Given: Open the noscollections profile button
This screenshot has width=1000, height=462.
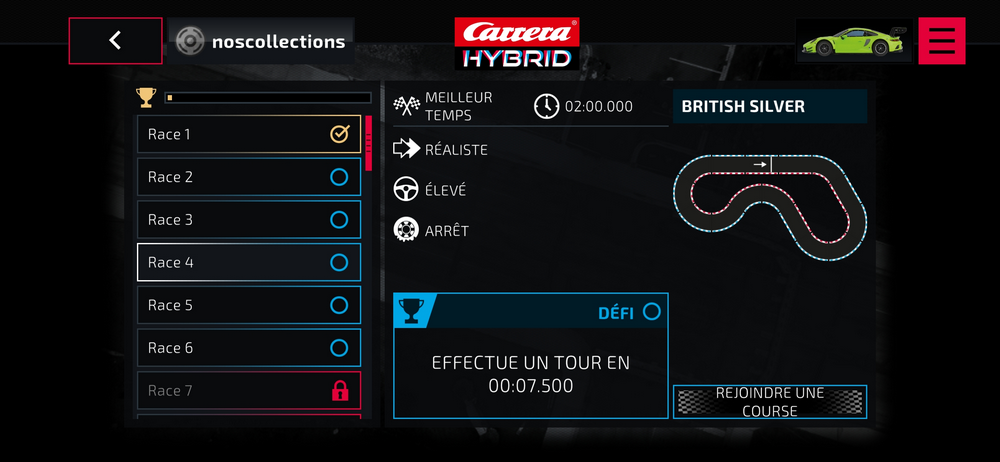Looking at the screenshot, I should click(261, 42).
